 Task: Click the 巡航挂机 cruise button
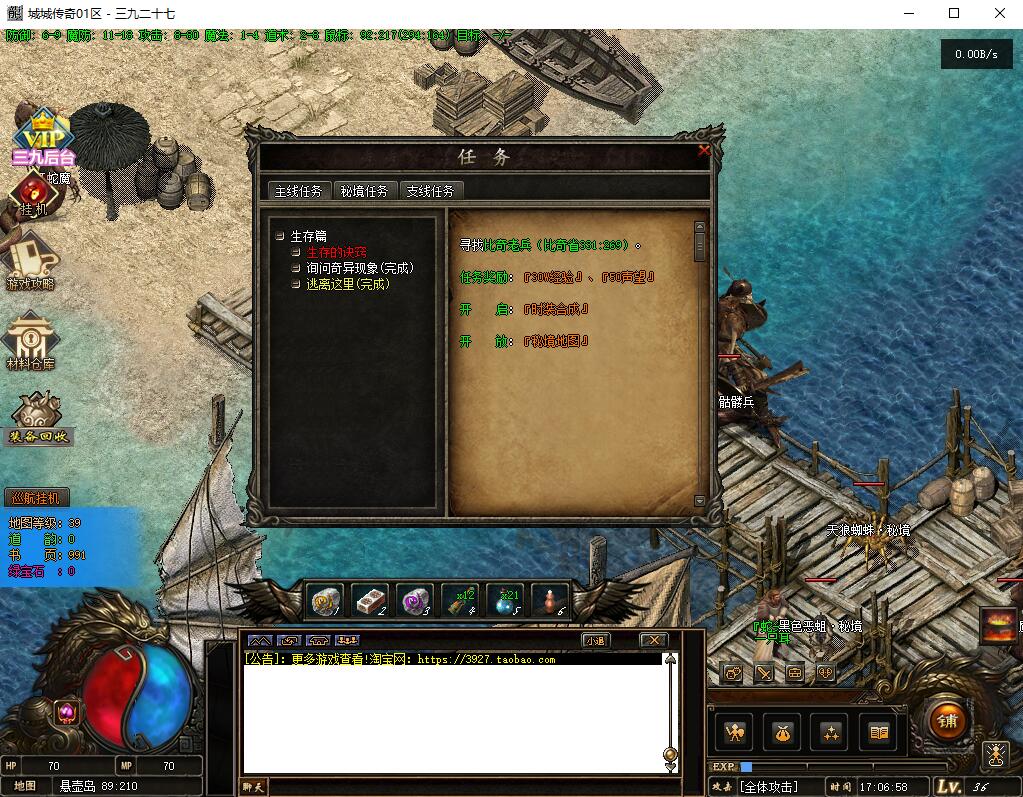pyautogui.click(x=39, y=497)
